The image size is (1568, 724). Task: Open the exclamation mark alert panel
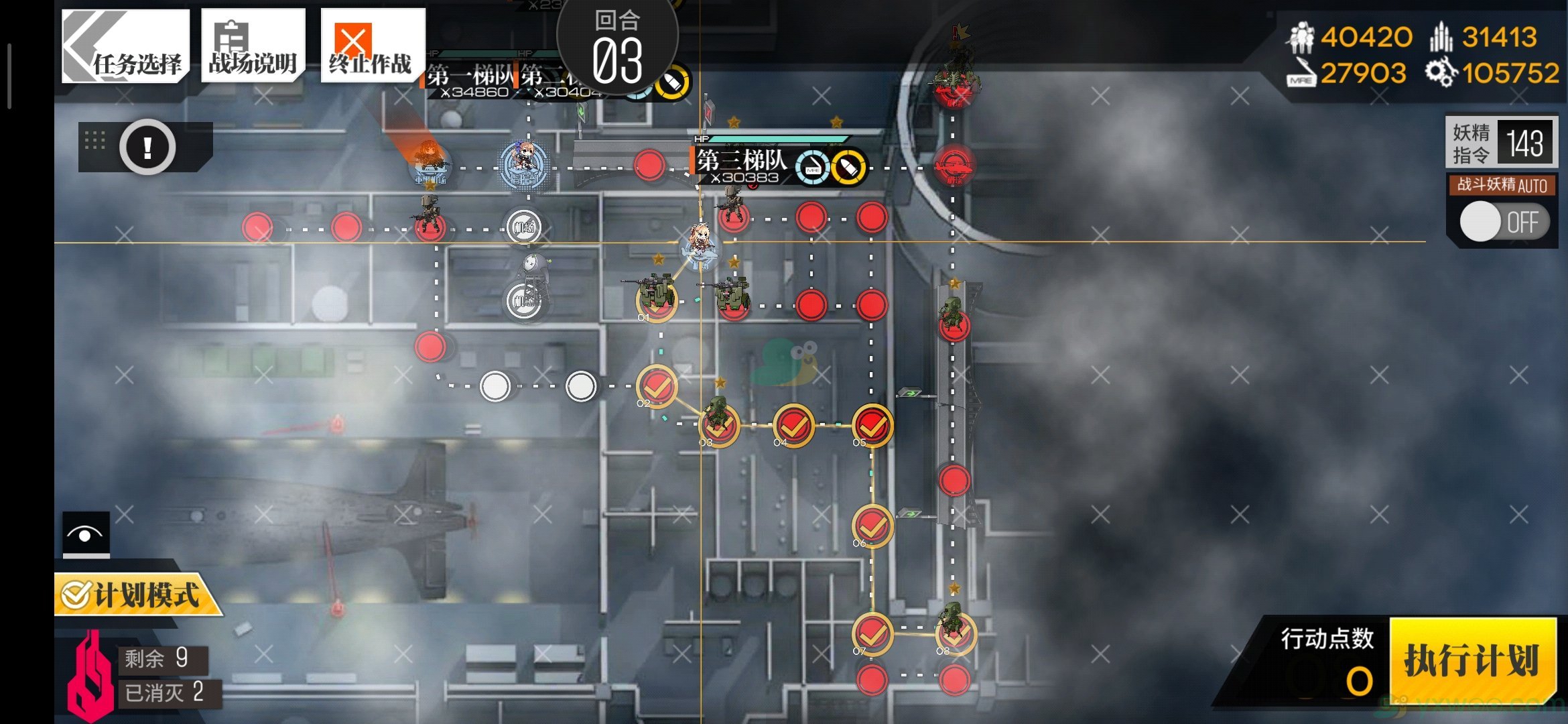click(147, 147)
